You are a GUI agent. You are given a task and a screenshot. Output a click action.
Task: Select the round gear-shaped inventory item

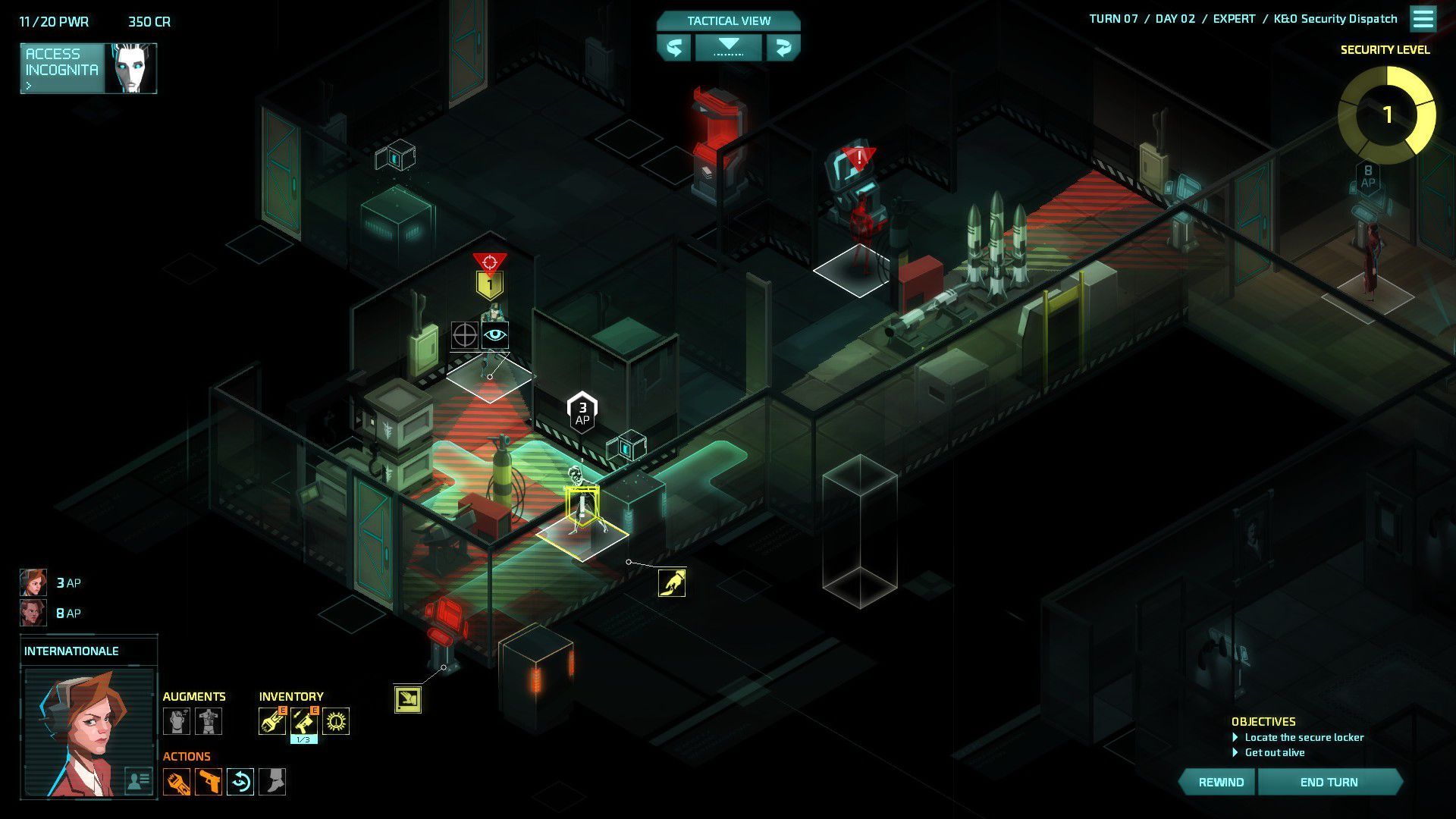click(336, 721)
